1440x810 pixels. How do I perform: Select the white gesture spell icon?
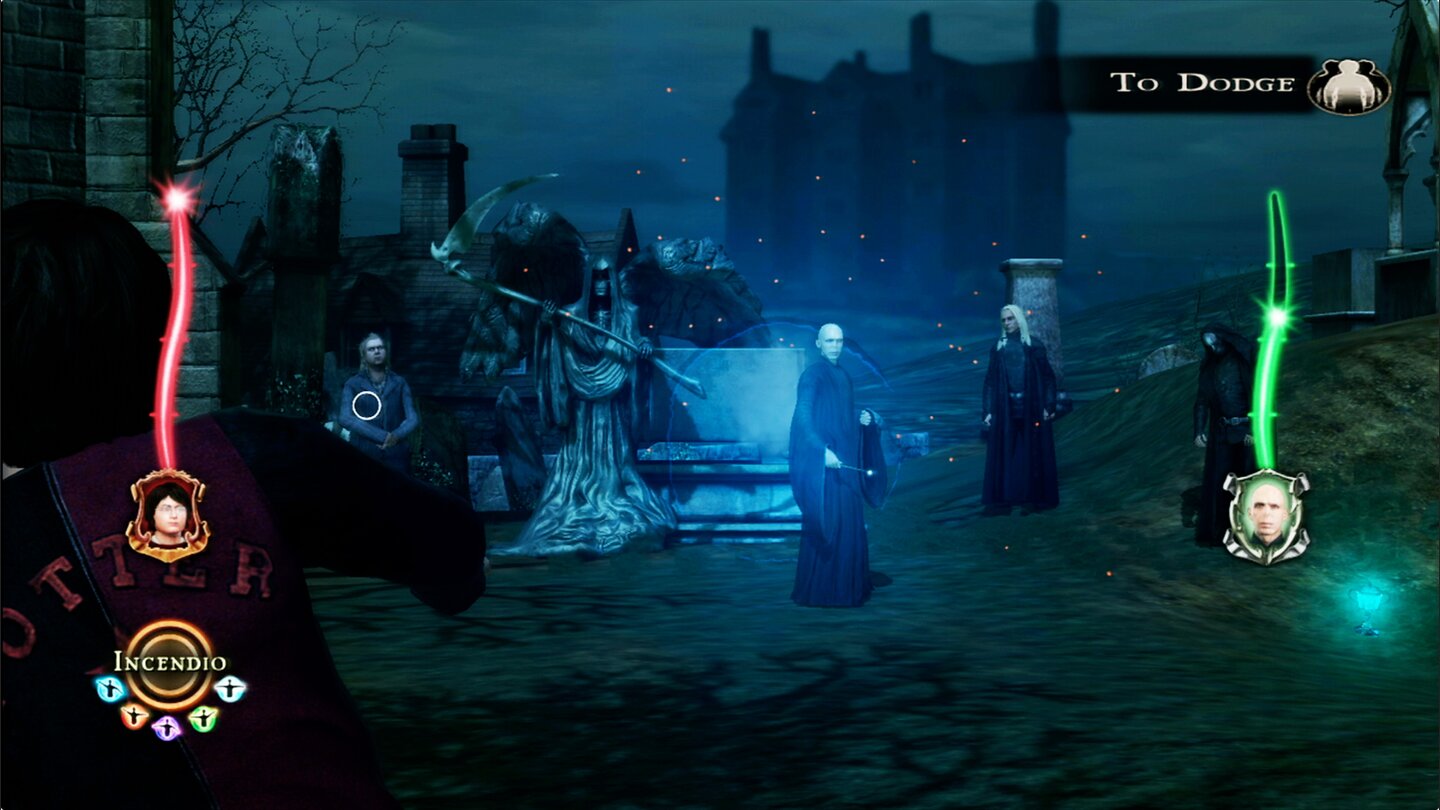click(230, 688)
